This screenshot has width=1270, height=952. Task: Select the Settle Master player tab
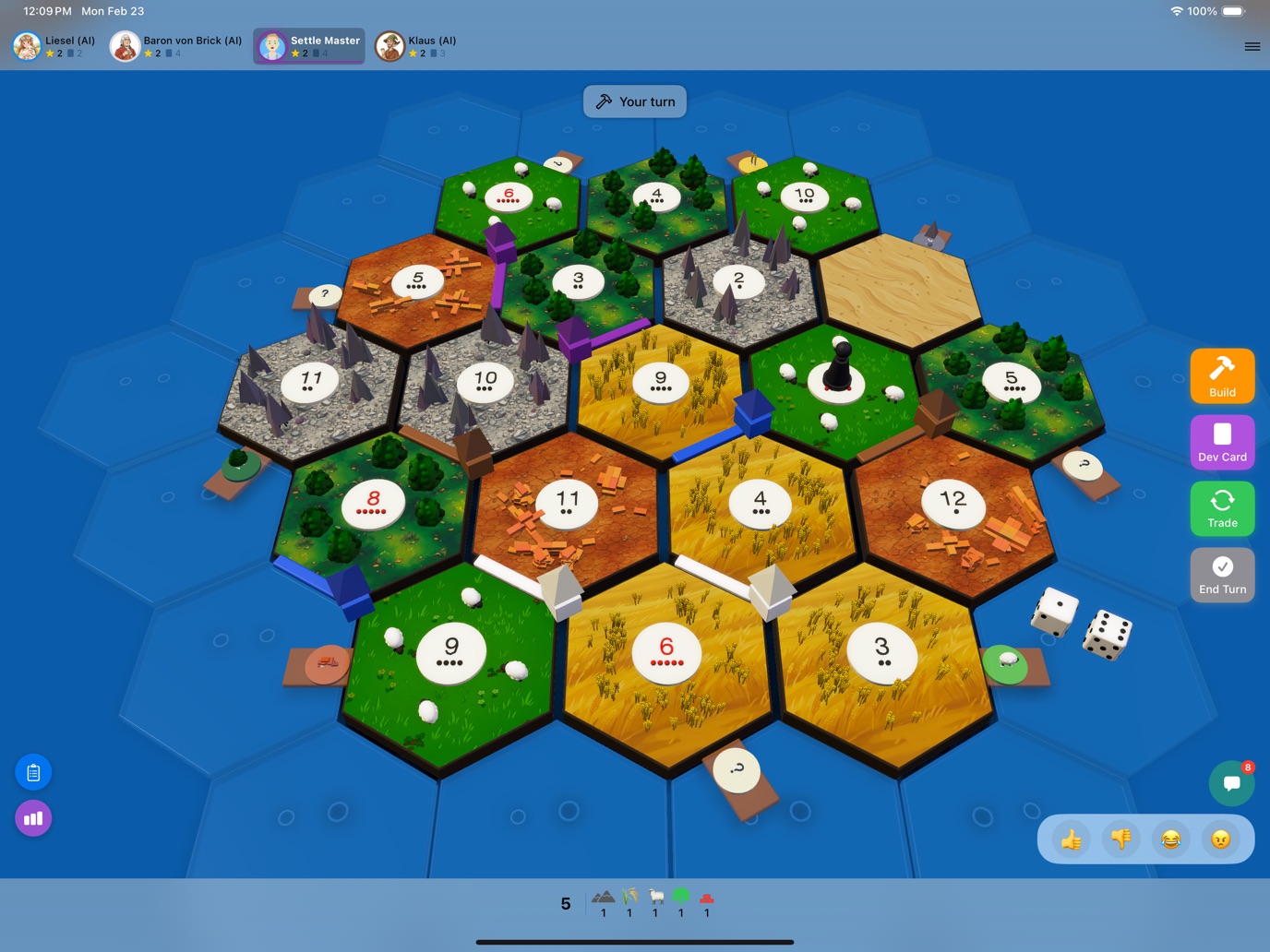308,45
